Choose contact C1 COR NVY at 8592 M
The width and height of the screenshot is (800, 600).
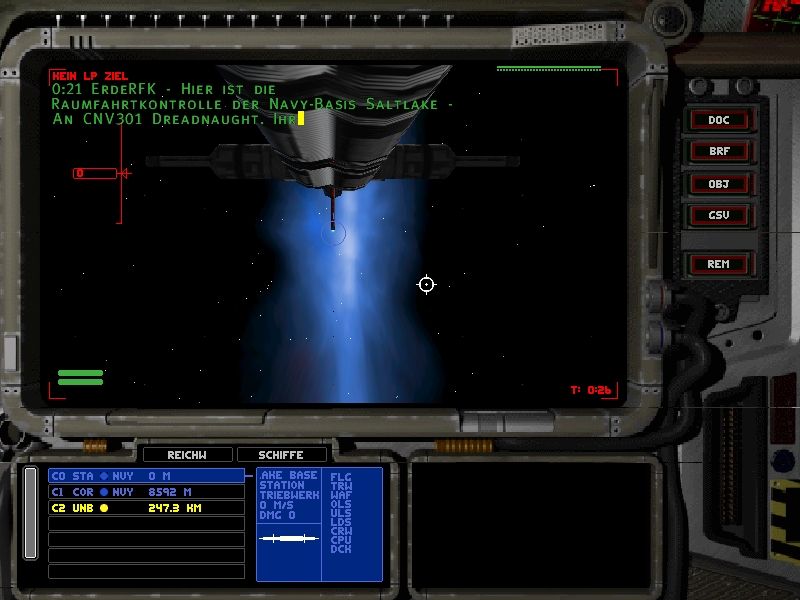tap(146, 492)
